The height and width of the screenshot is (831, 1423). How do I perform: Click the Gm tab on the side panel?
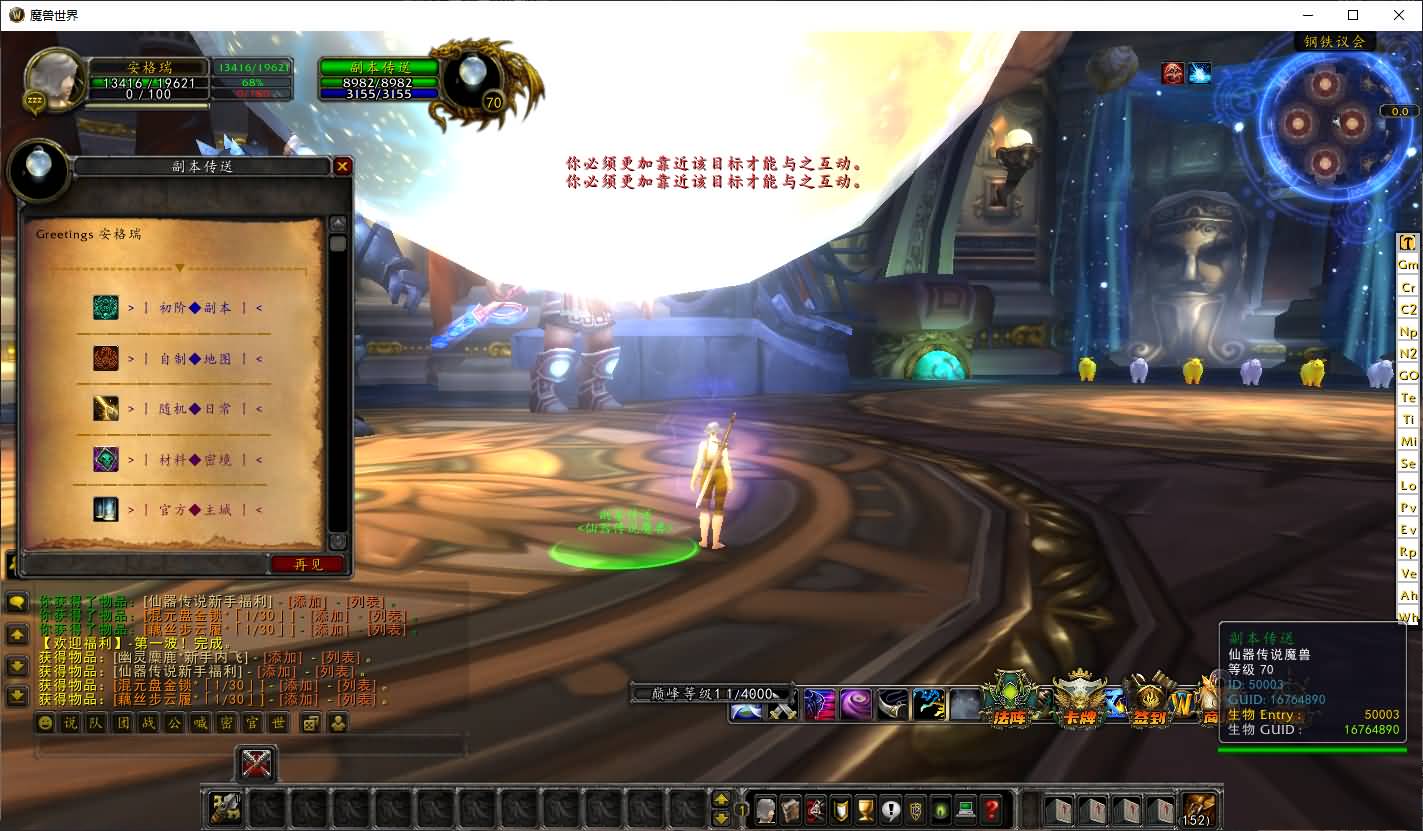tap(1408, 265)
